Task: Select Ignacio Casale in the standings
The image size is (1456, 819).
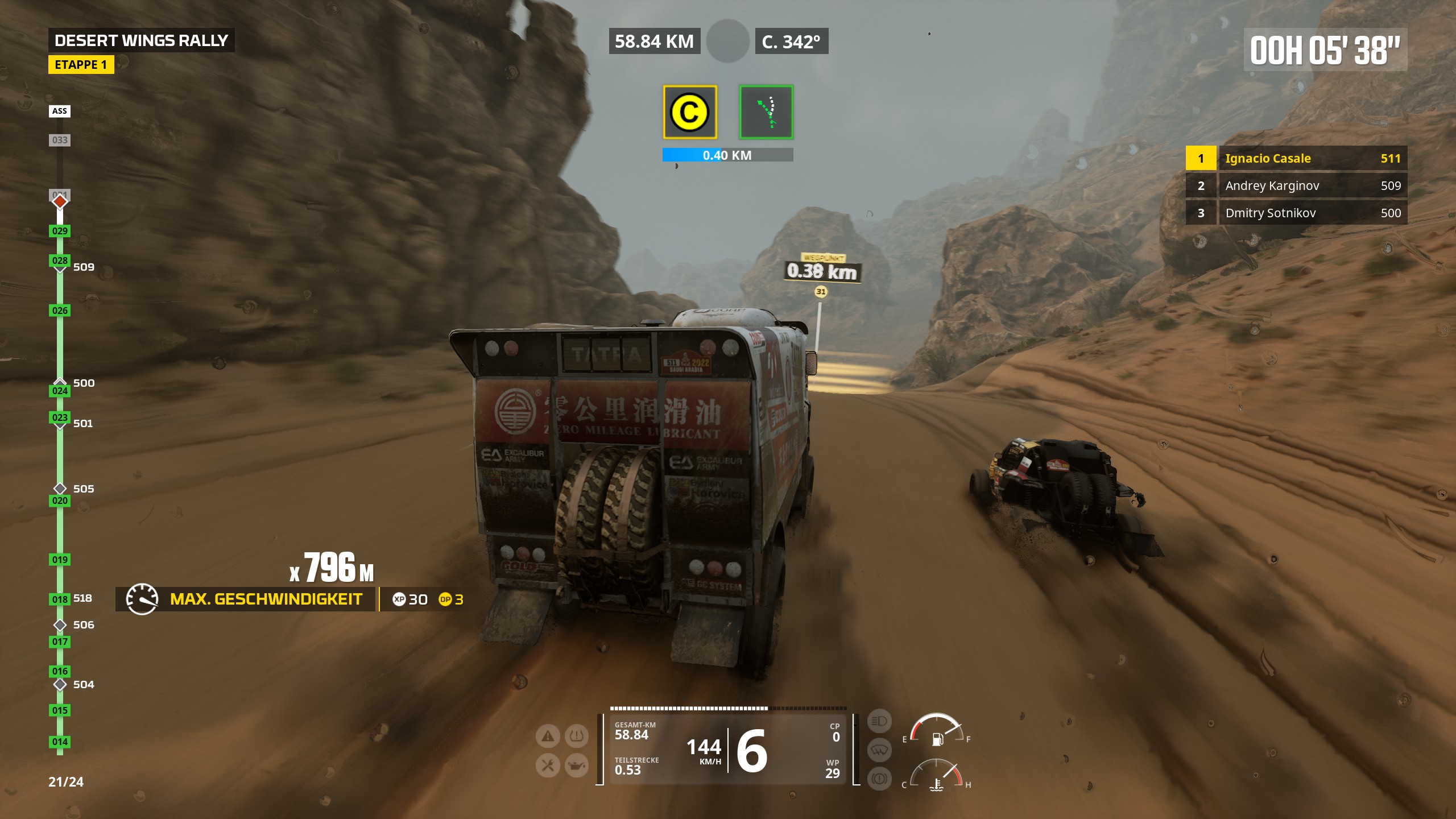Action: (1296, 158)
